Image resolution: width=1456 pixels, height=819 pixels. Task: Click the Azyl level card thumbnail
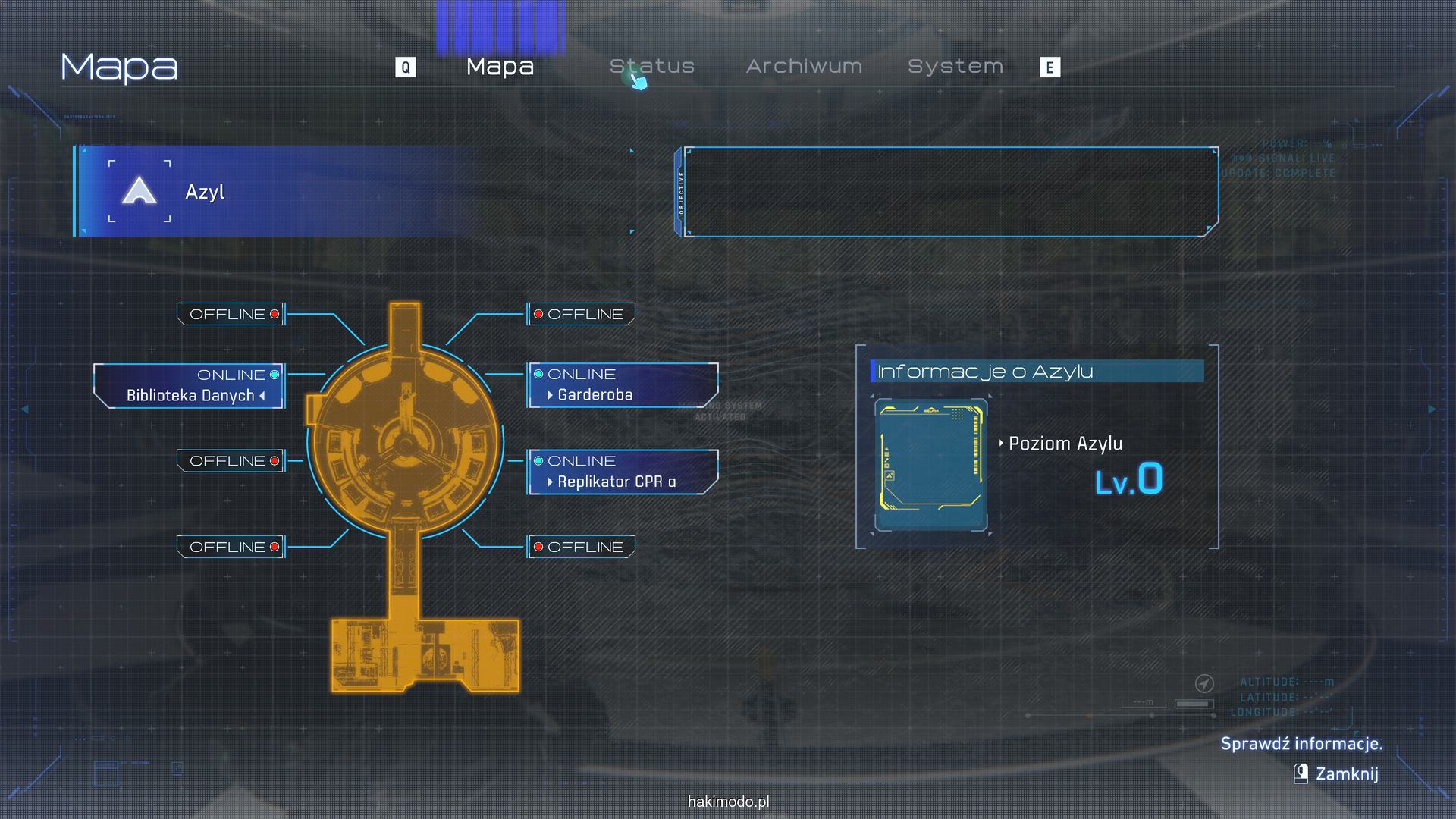pyautogui.click(x=930, y=464)
